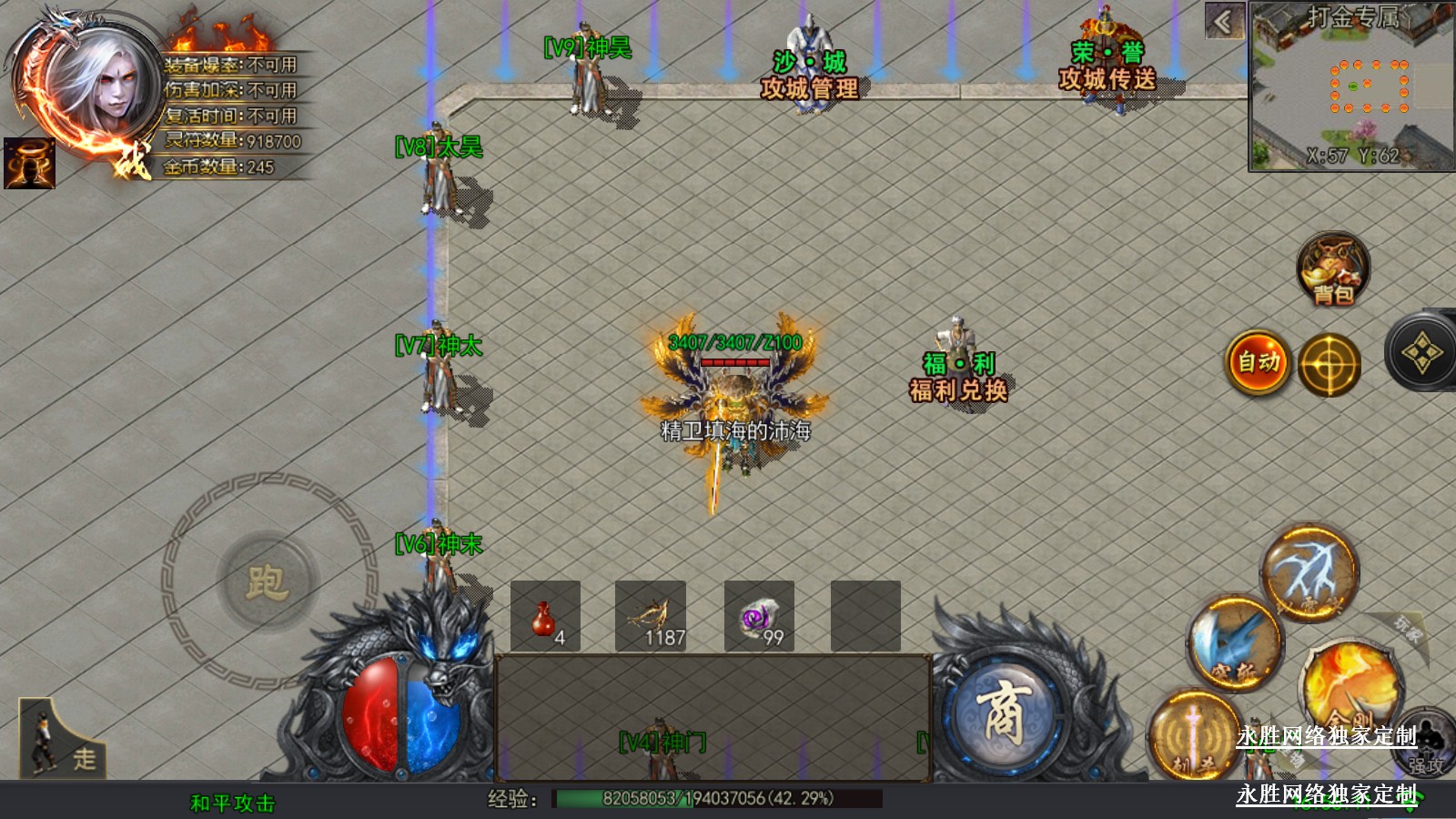Tap the fiery buff icon below the portrait
The height and width of the screenshot is (819, 1456).
pyautogui.click(x=29, y=164)
